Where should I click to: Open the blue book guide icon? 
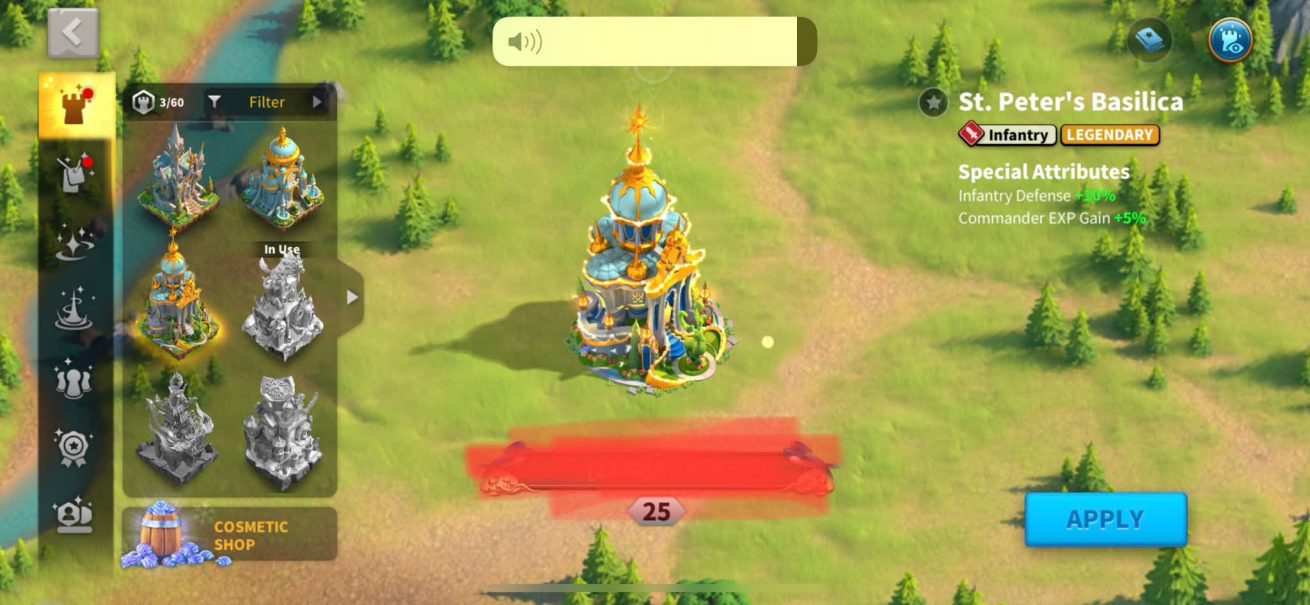coord(1150,41)
